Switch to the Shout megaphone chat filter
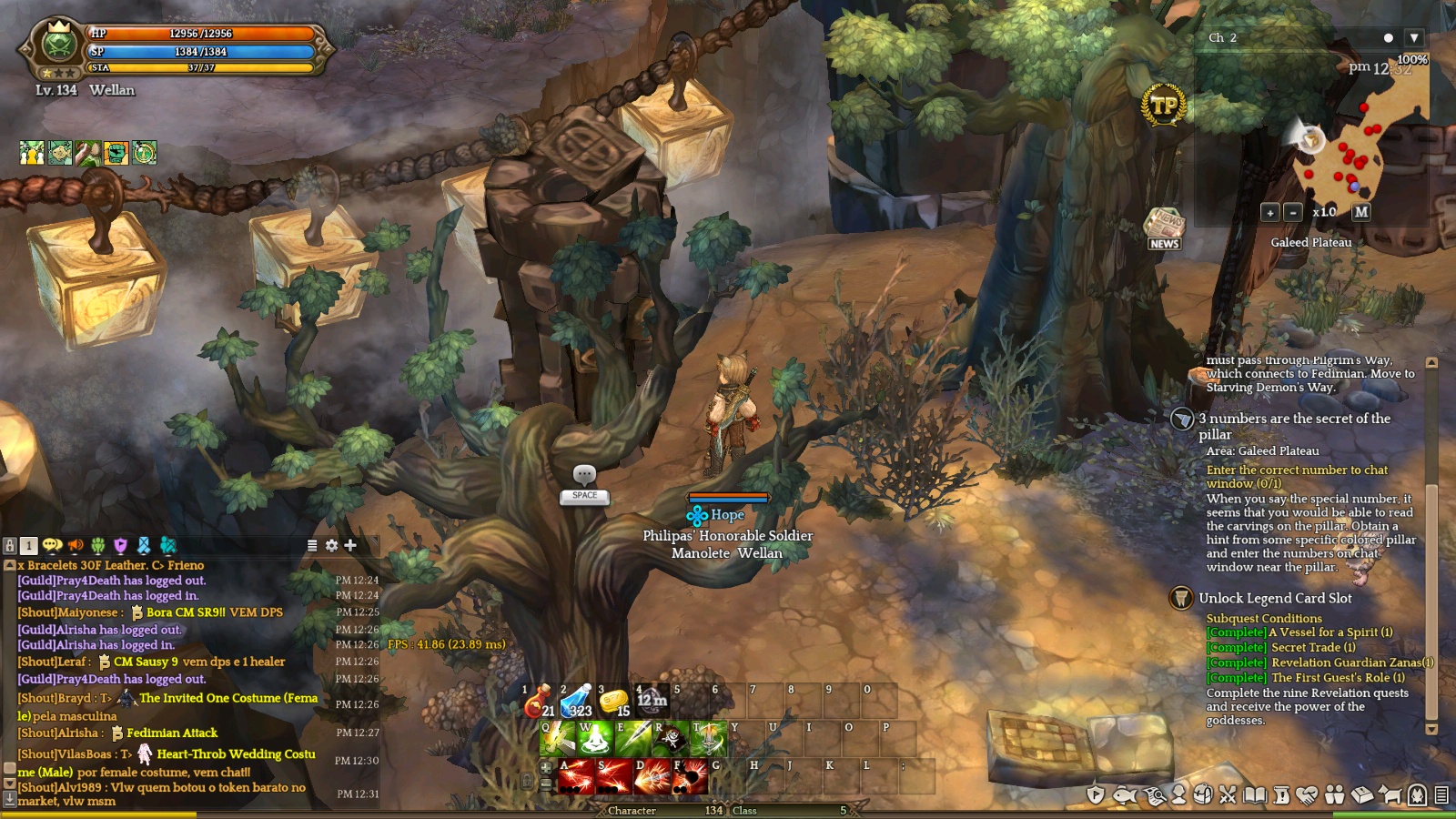Screen dimensions: 1456x819 76,545
